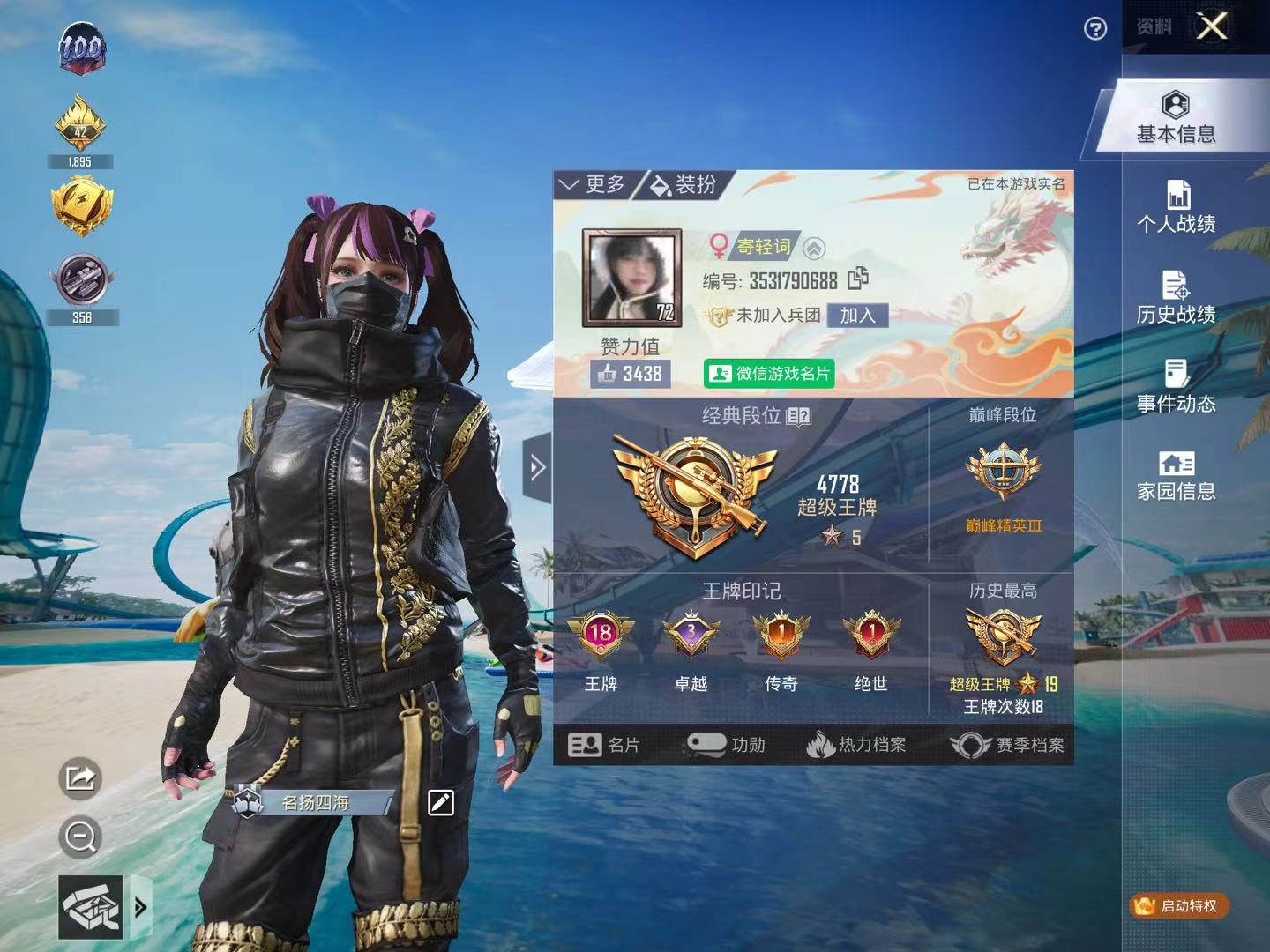Open 家园信息 home info
1270x952 pixels.
point(1176,476)
